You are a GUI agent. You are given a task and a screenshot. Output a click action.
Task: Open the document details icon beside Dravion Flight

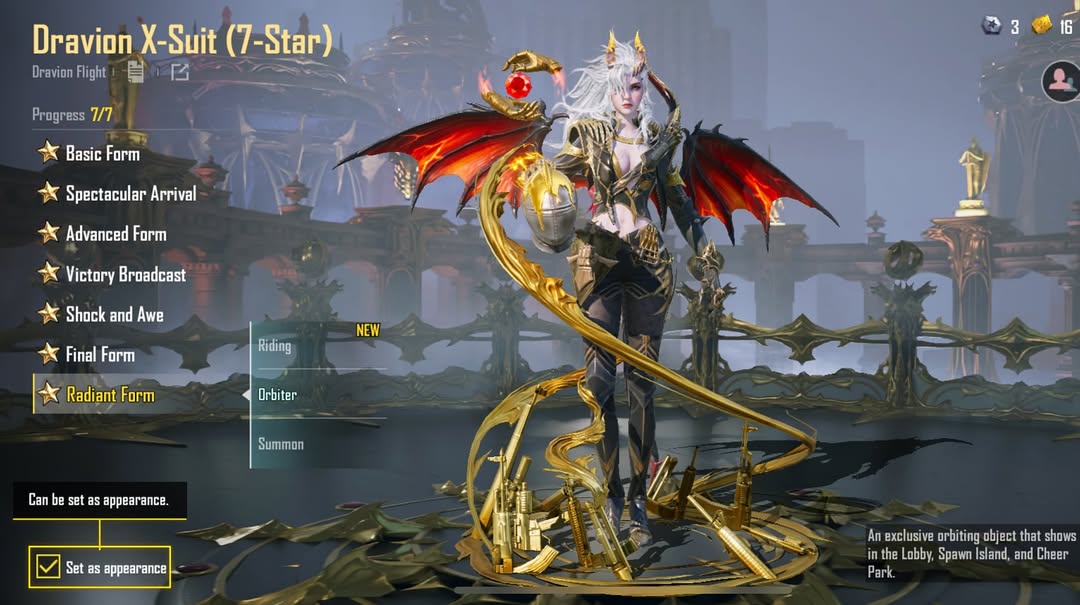click(137, 71)
